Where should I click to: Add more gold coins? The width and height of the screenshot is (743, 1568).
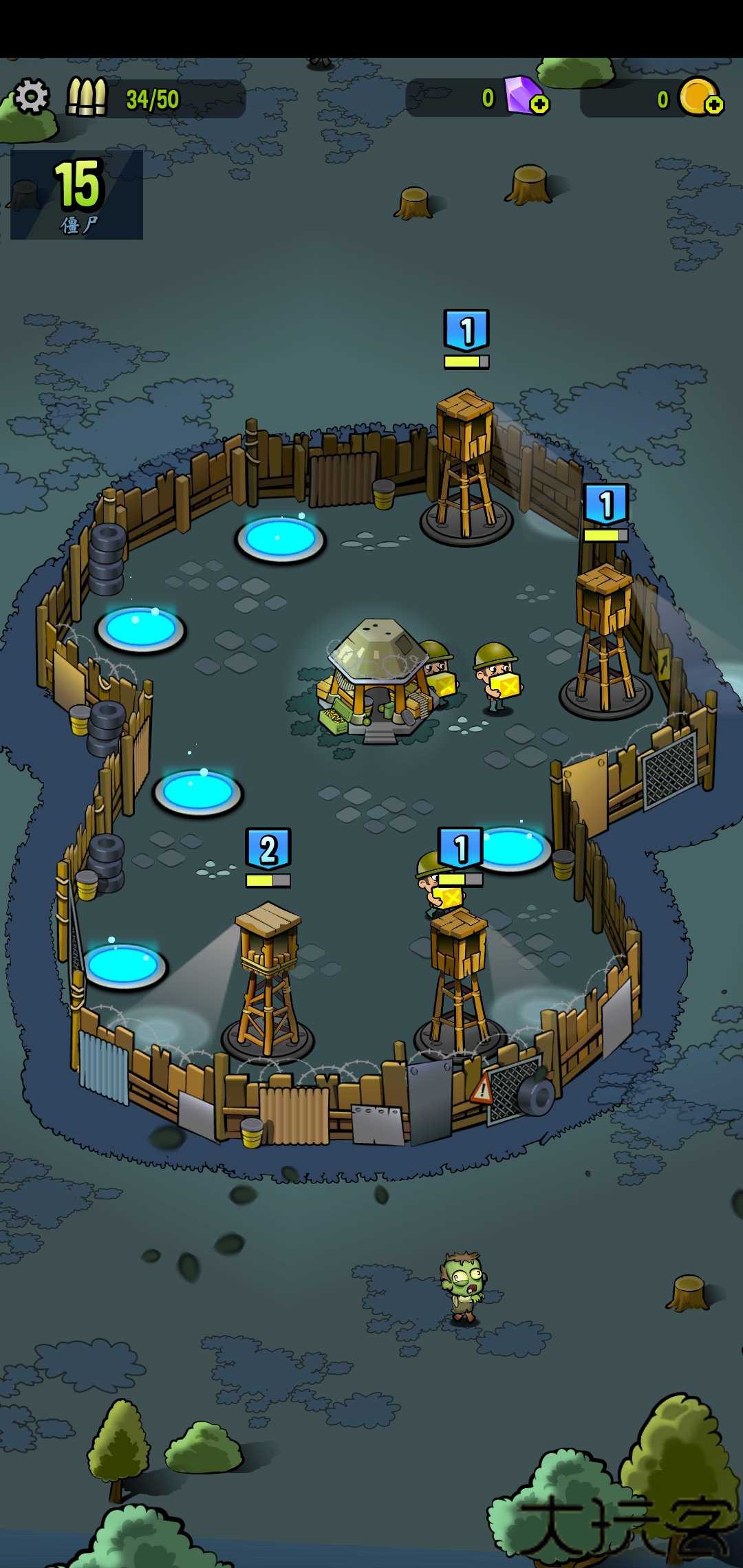[x=714, y=105]
